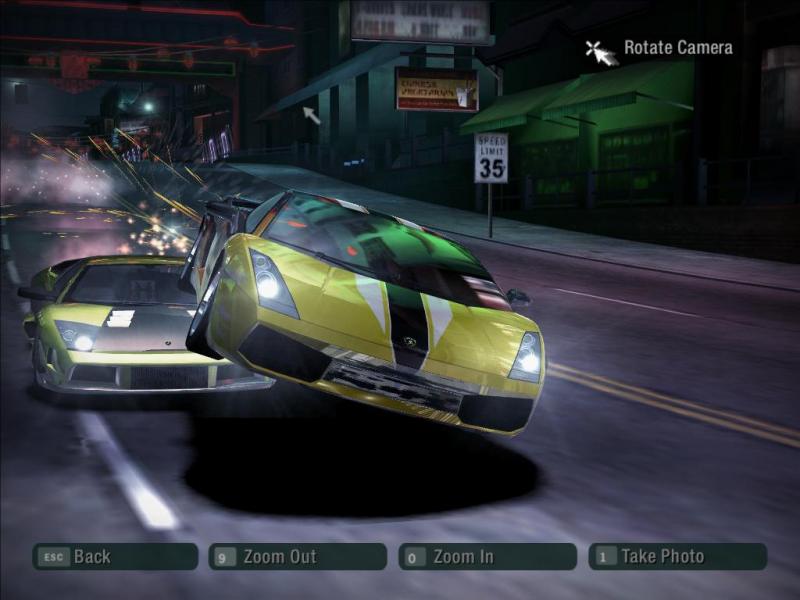The width and height of the screenshot is (800, 600).
Task: Go back with the Back button
Action: (114, 557)
